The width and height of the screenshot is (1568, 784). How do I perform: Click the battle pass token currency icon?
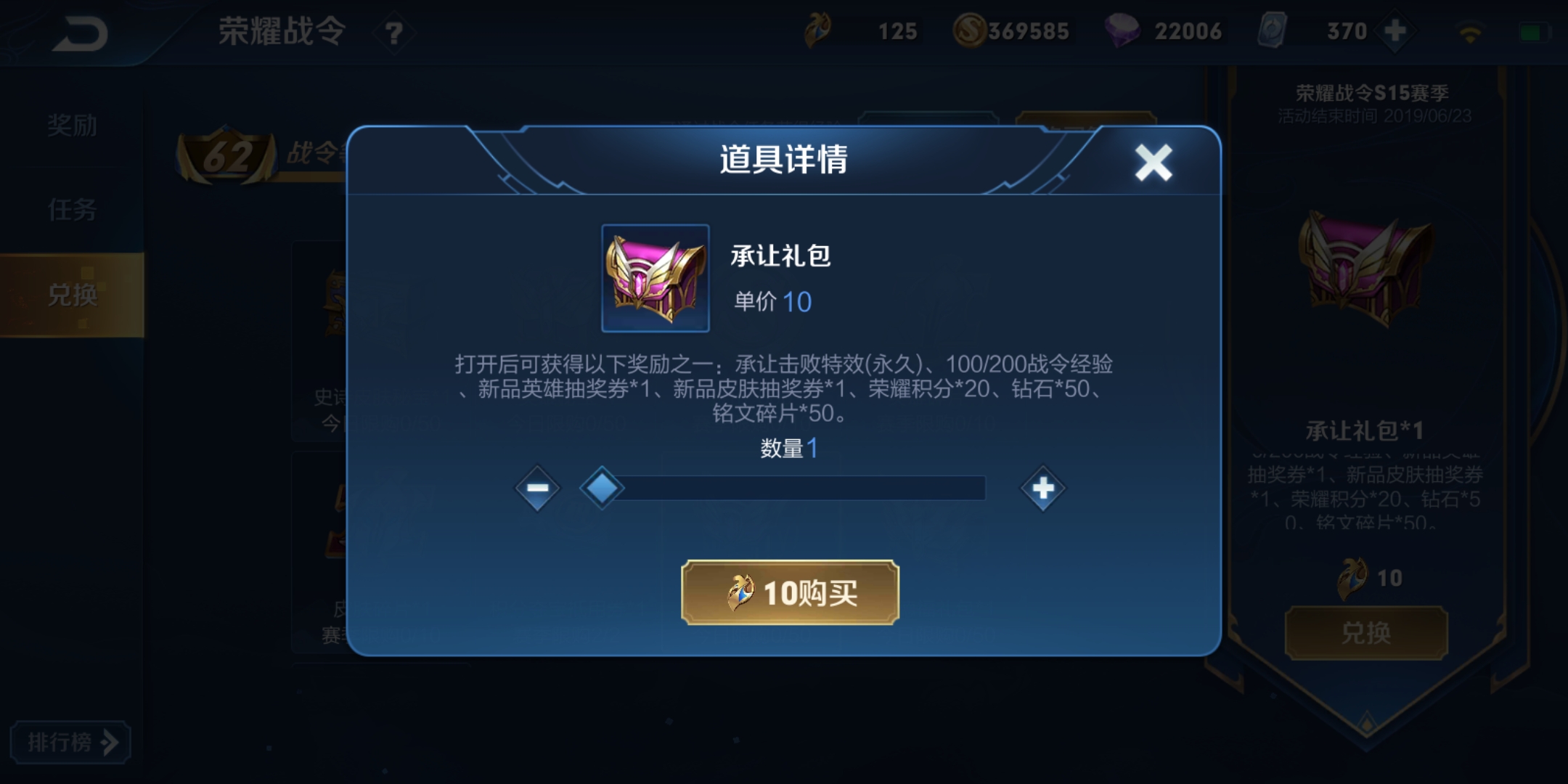point(819,31)
